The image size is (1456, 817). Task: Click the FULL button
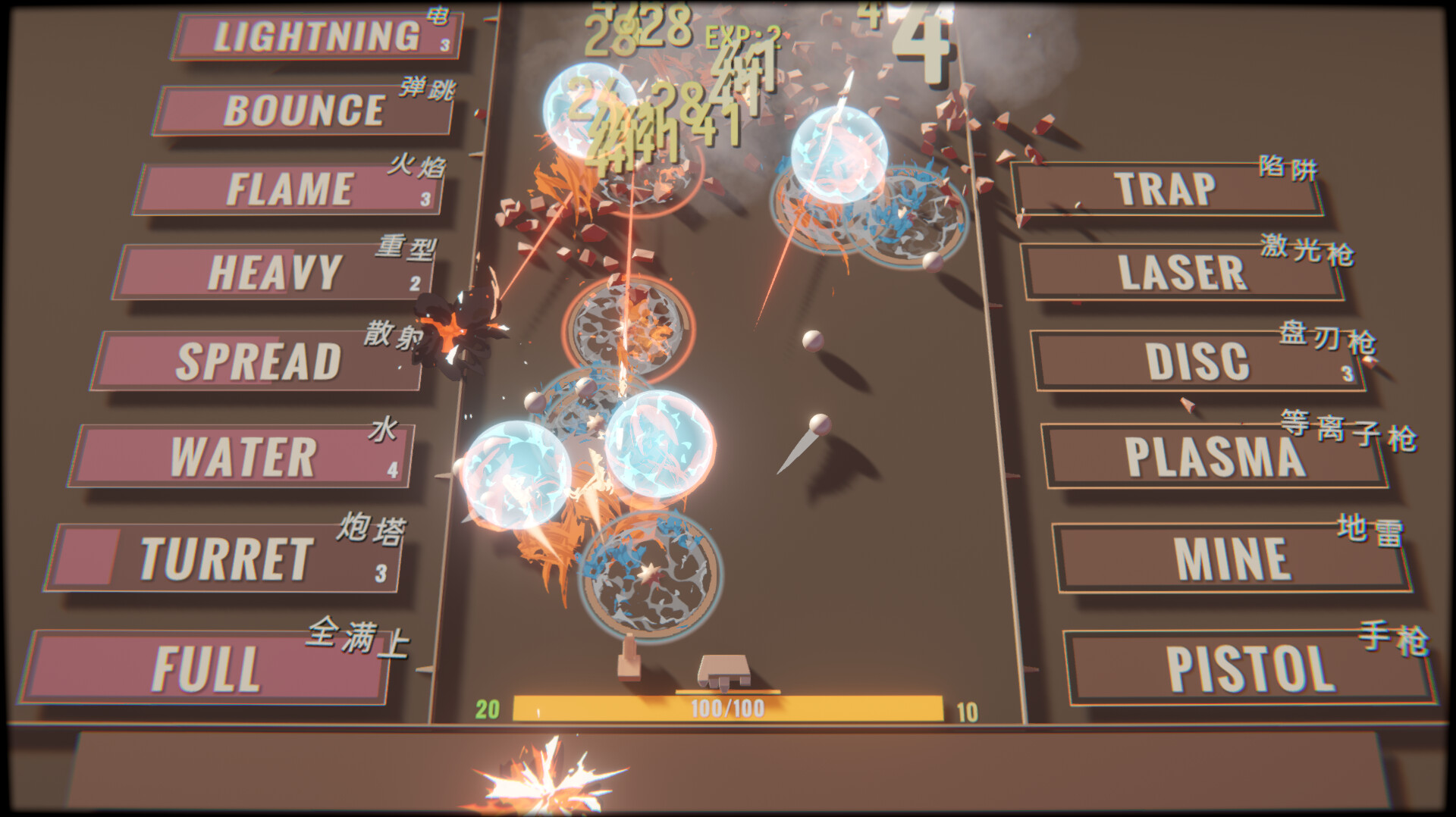pyautogui.click(x=206, y=668)
